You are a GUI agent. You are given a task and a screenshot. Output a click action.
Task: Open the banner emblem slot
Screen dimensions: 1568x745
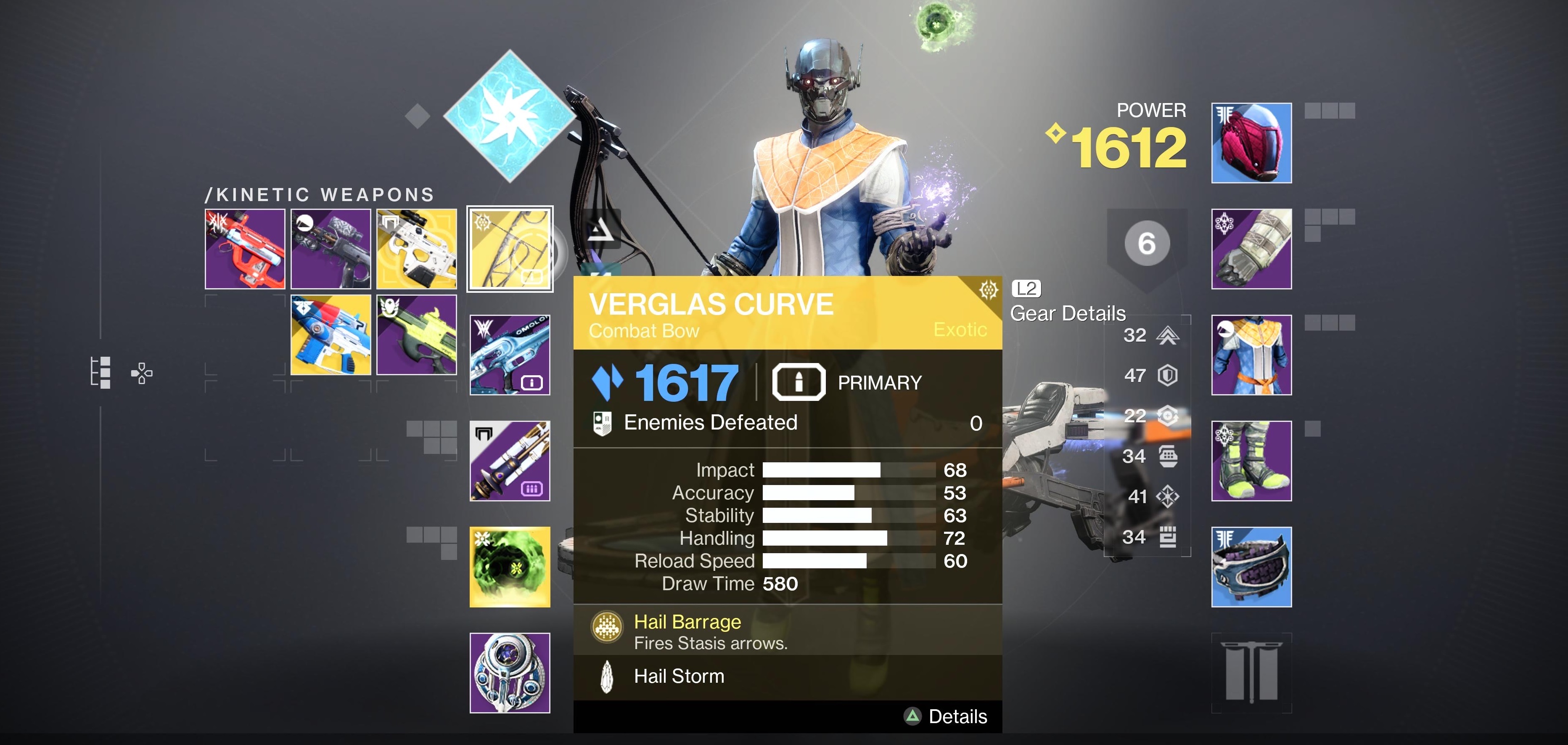[1251, 673]
